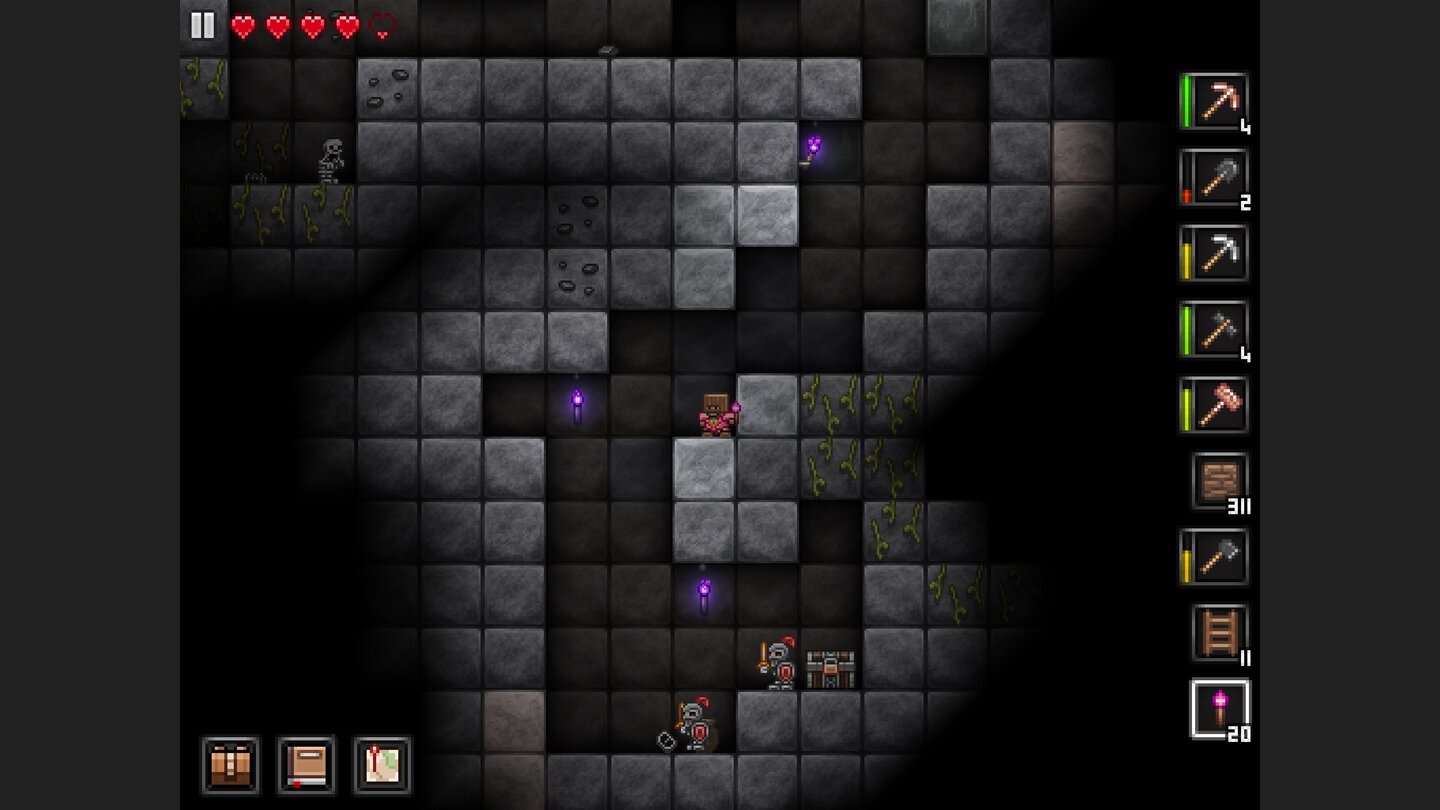Screen dimensions: 1440x810
Task: Click the vine-covered stone block right of player
Action: [x=822, y=408]
